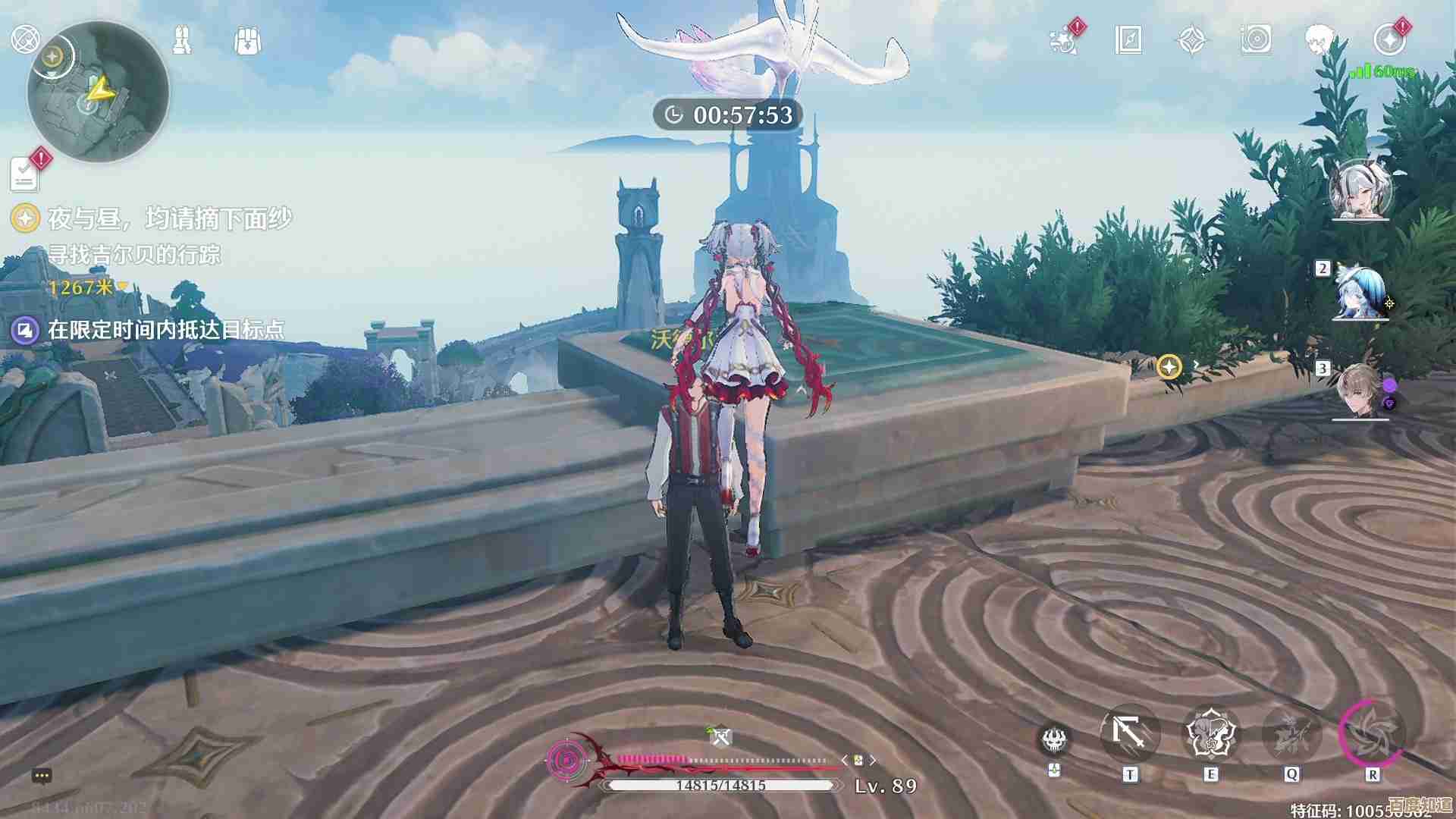This screenshot has width=1456, height=819.
Task: Switch to party member 2 with blue hair
Action: click(x=1361, y=293)
